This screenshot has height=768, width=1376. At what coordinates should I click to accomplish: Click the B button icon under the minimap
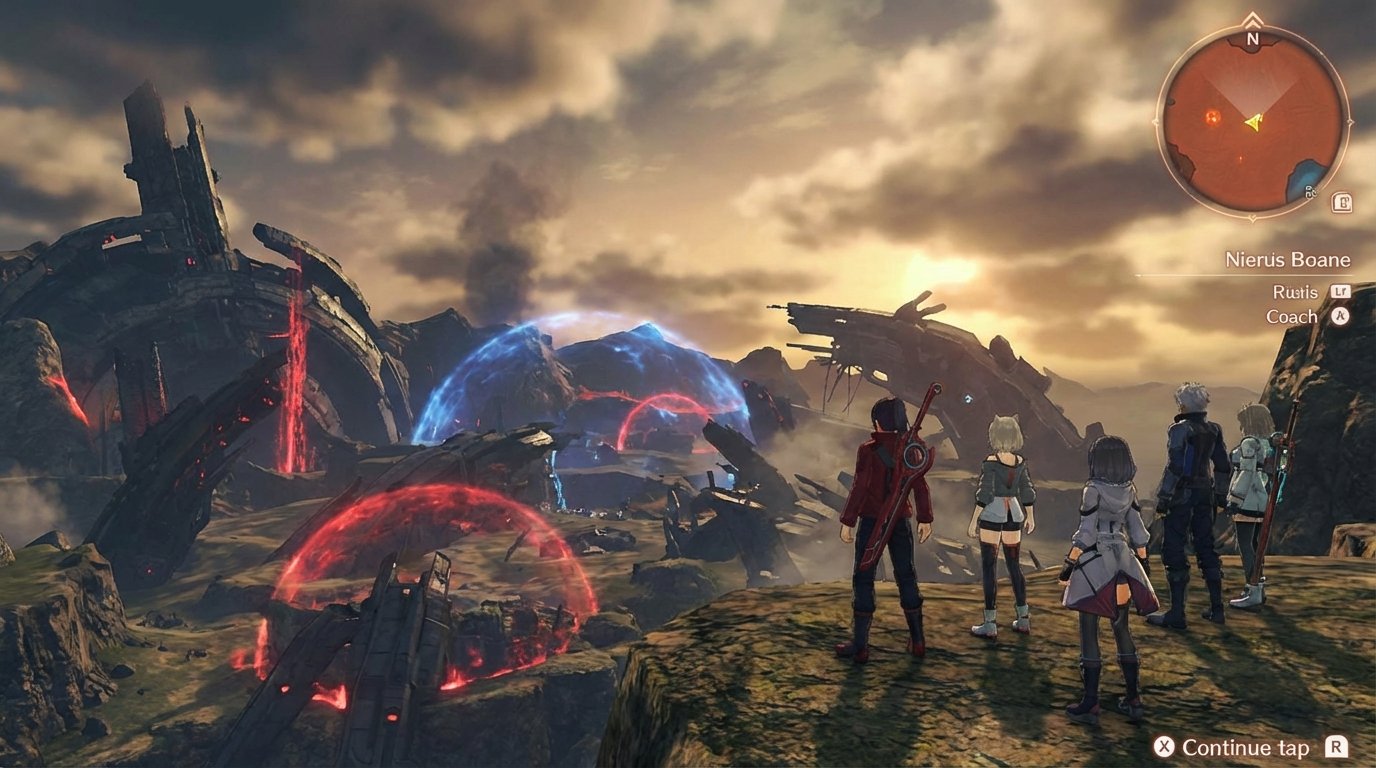pos(1344,204)
